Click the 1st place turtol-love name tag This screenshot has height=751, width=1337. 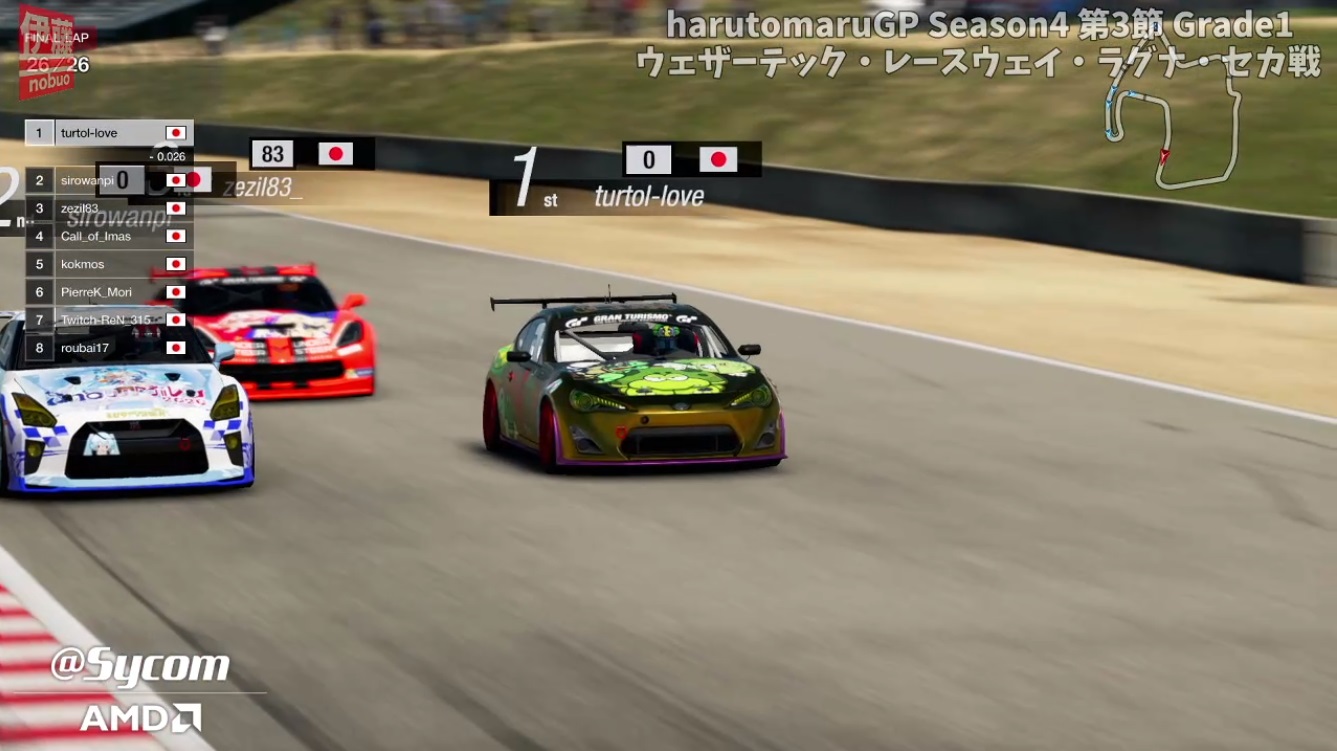pyautogui.click(x=648, y=196)
